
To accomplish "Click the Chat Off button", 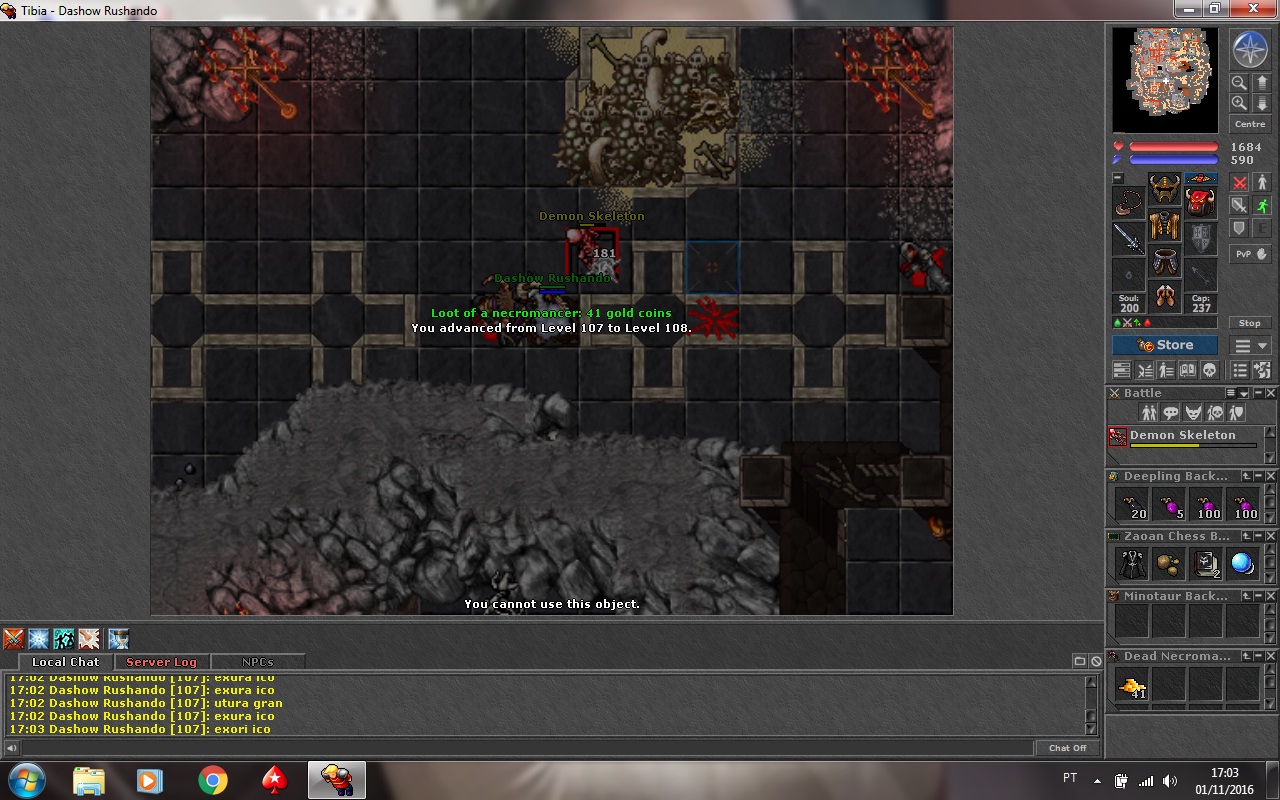I will point(1067,748).
